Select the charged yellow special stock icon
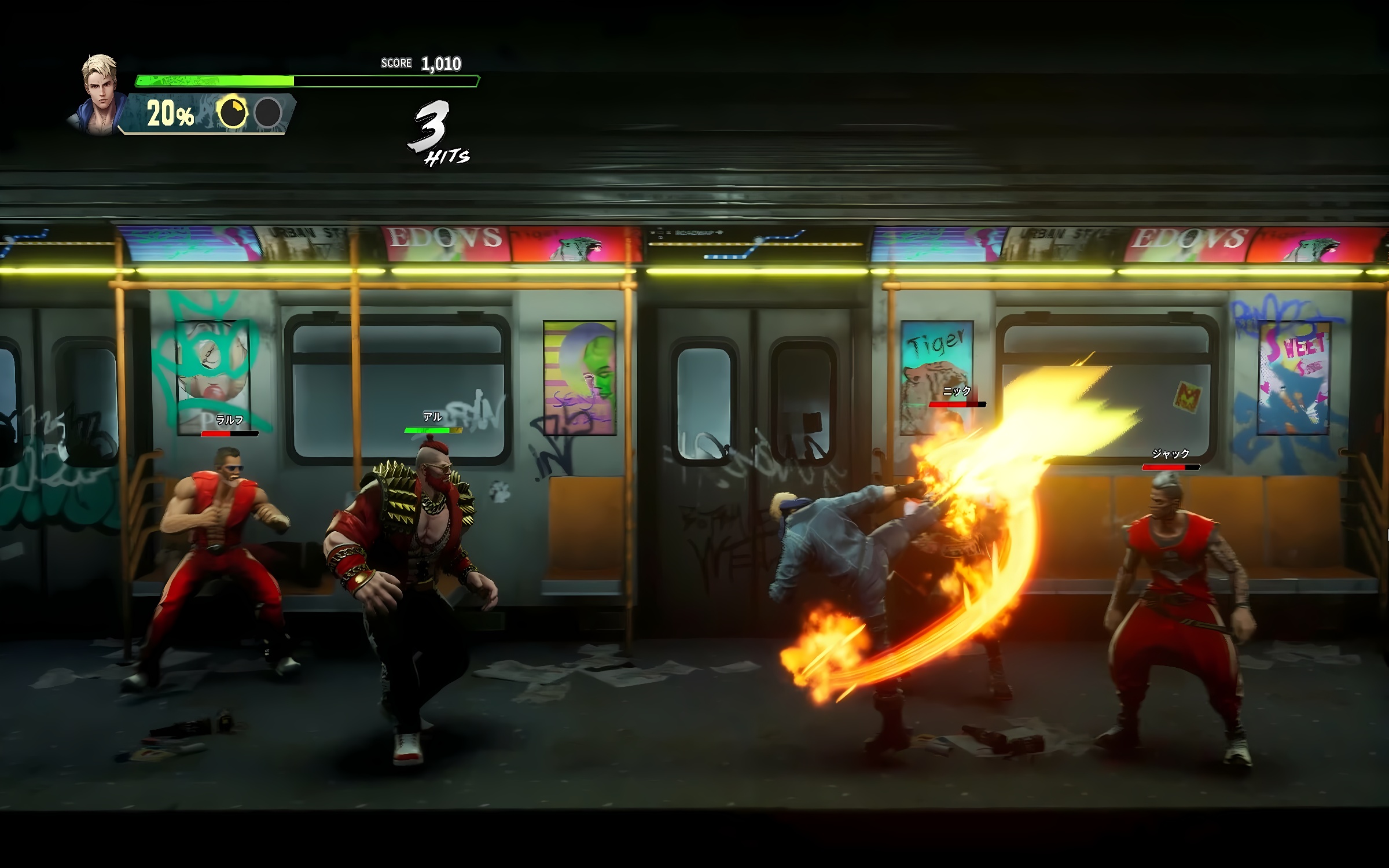This screenshot has height=868, width=1389. click(232, 112)
